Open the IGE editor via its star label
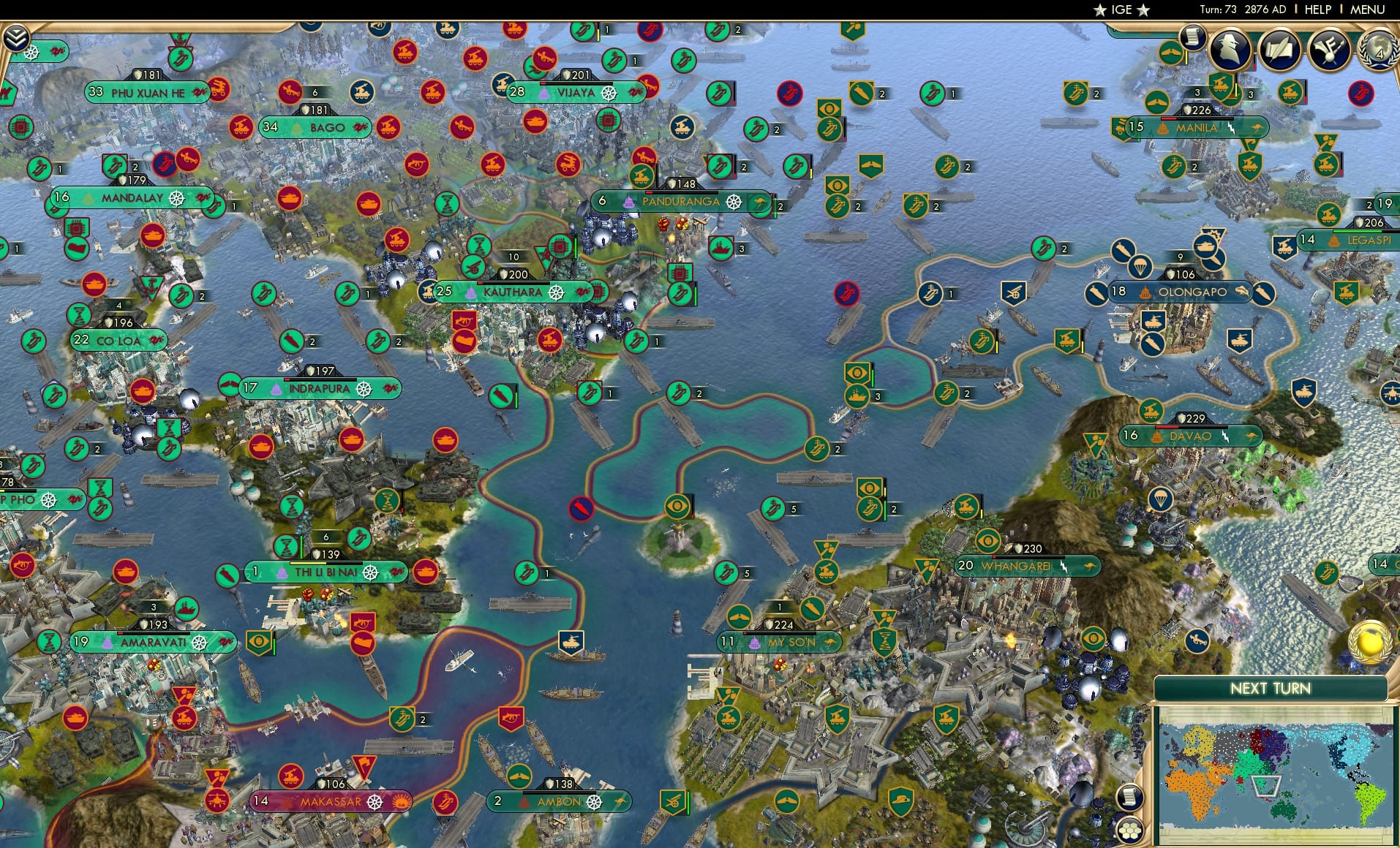This screenshot has height=848, width=1400. 1121,10
